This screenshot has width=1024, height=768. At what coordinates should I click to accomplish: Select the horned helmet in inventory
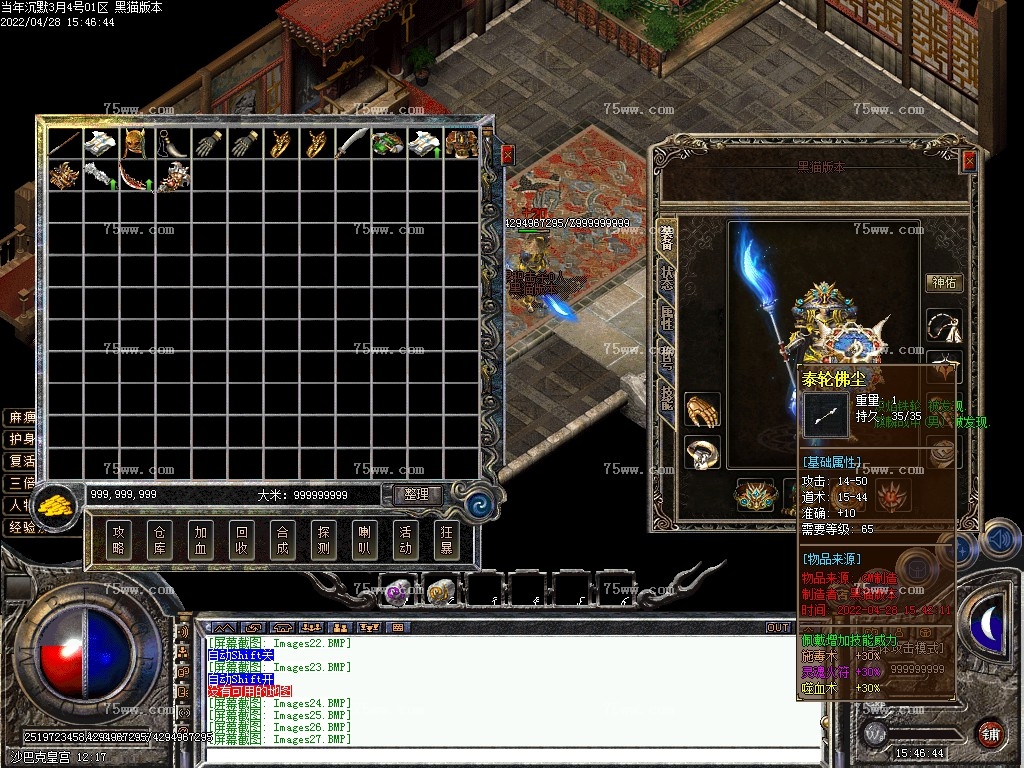point(136,143)
